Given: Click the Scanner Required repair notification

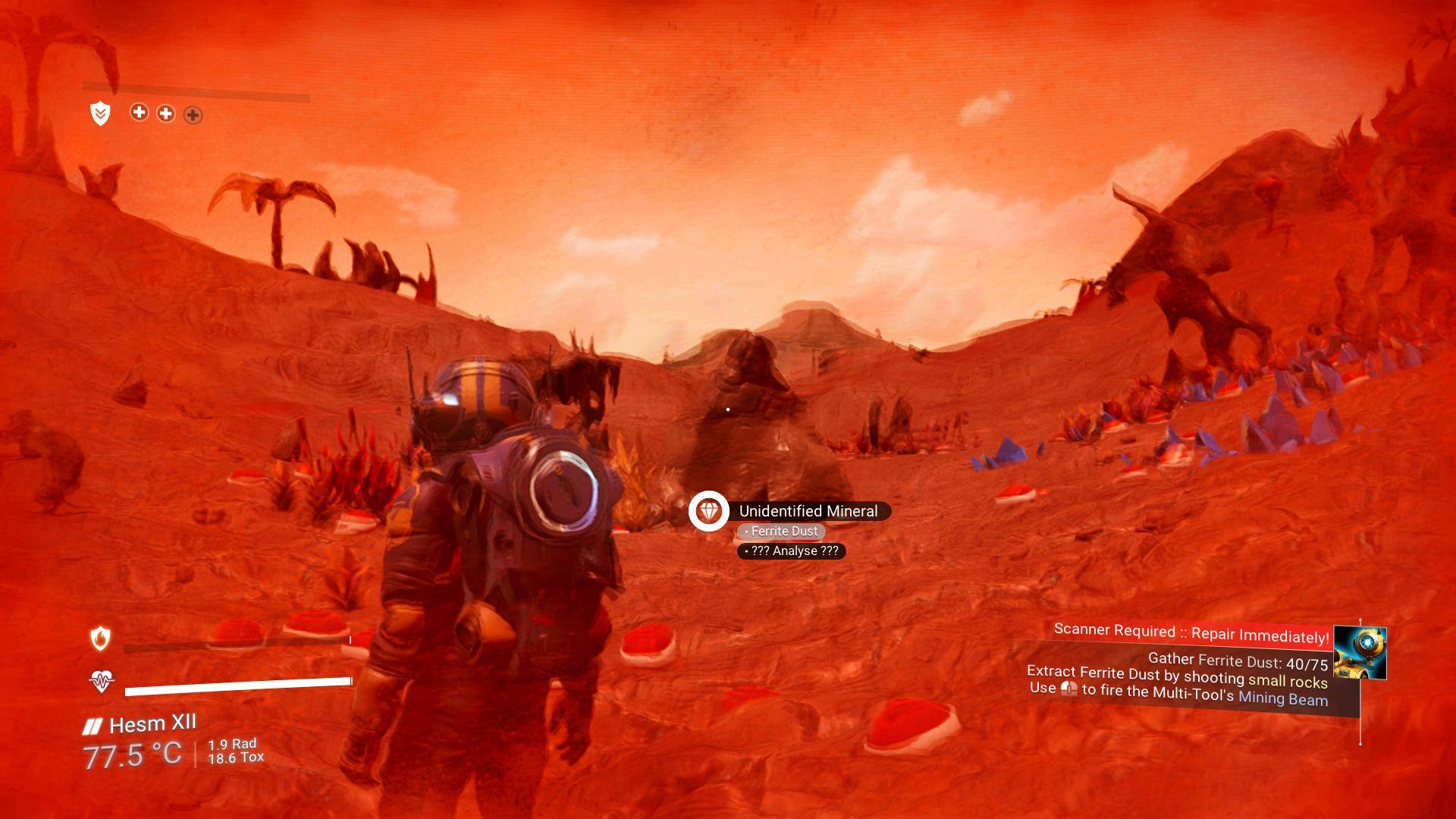Looking at the screenshot, I should [1191, 633].
